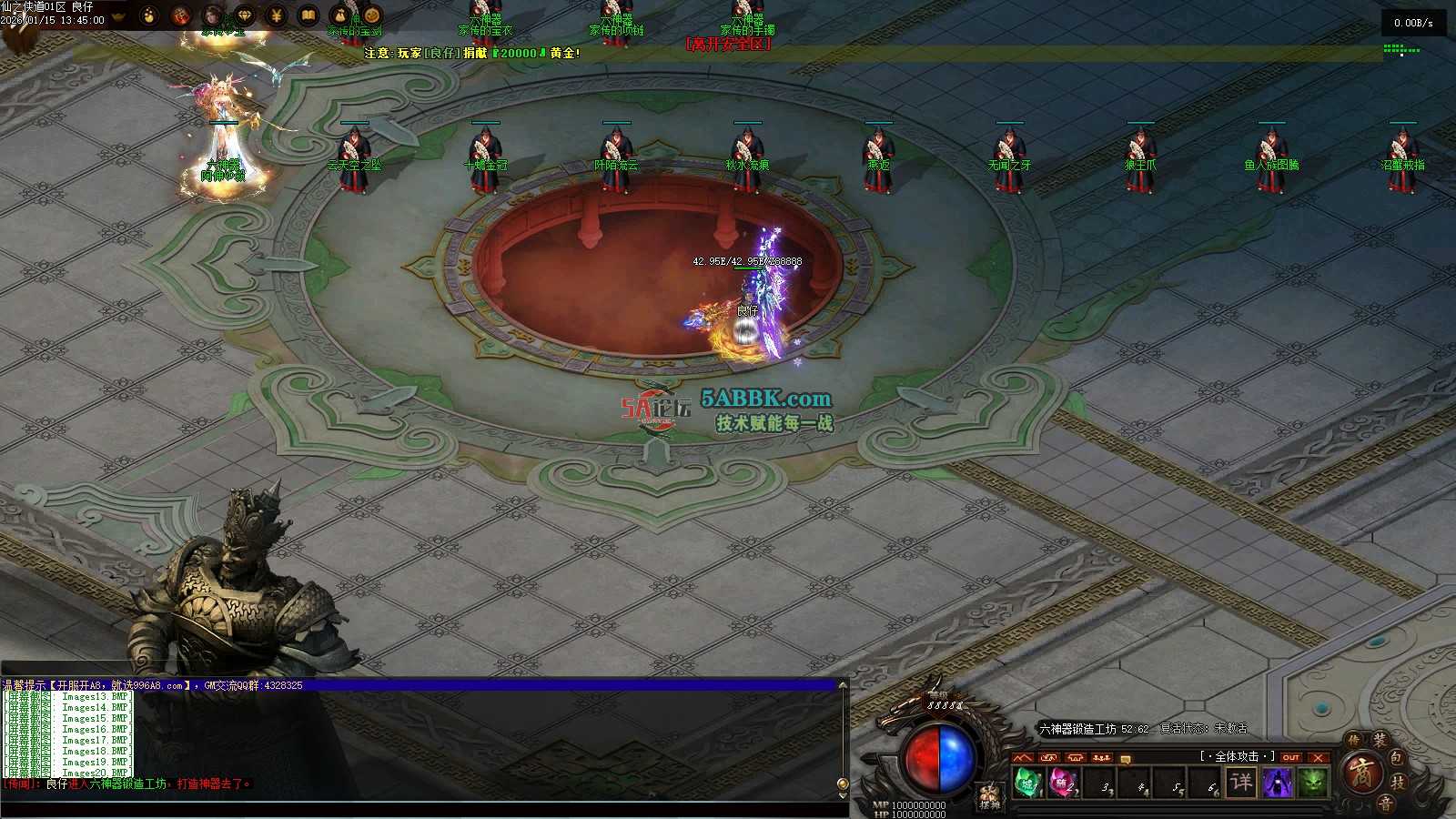
Task: Activate the purple silhouette skill icon
Action: [x=1278, y=783]
